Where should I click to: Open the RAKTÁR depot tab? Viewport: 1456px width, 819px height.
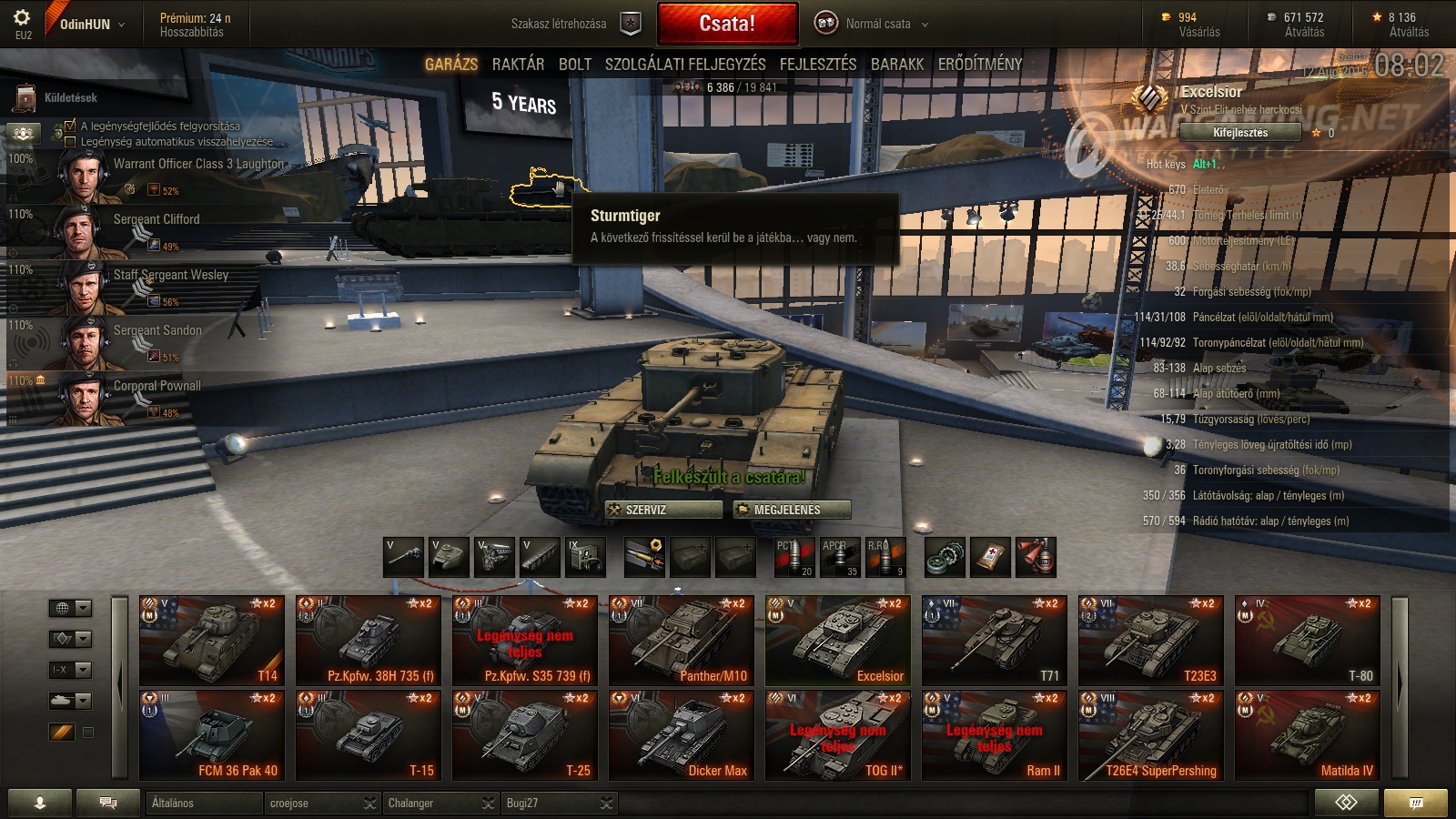(518, 65)
